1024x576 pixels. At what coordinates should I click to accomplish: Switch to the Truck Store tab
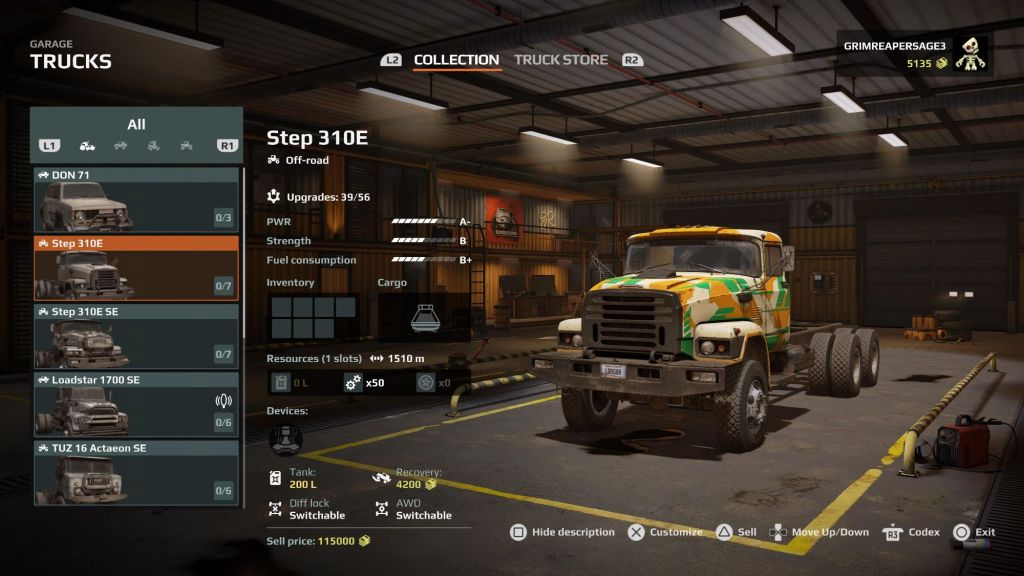tap(560, 60)
